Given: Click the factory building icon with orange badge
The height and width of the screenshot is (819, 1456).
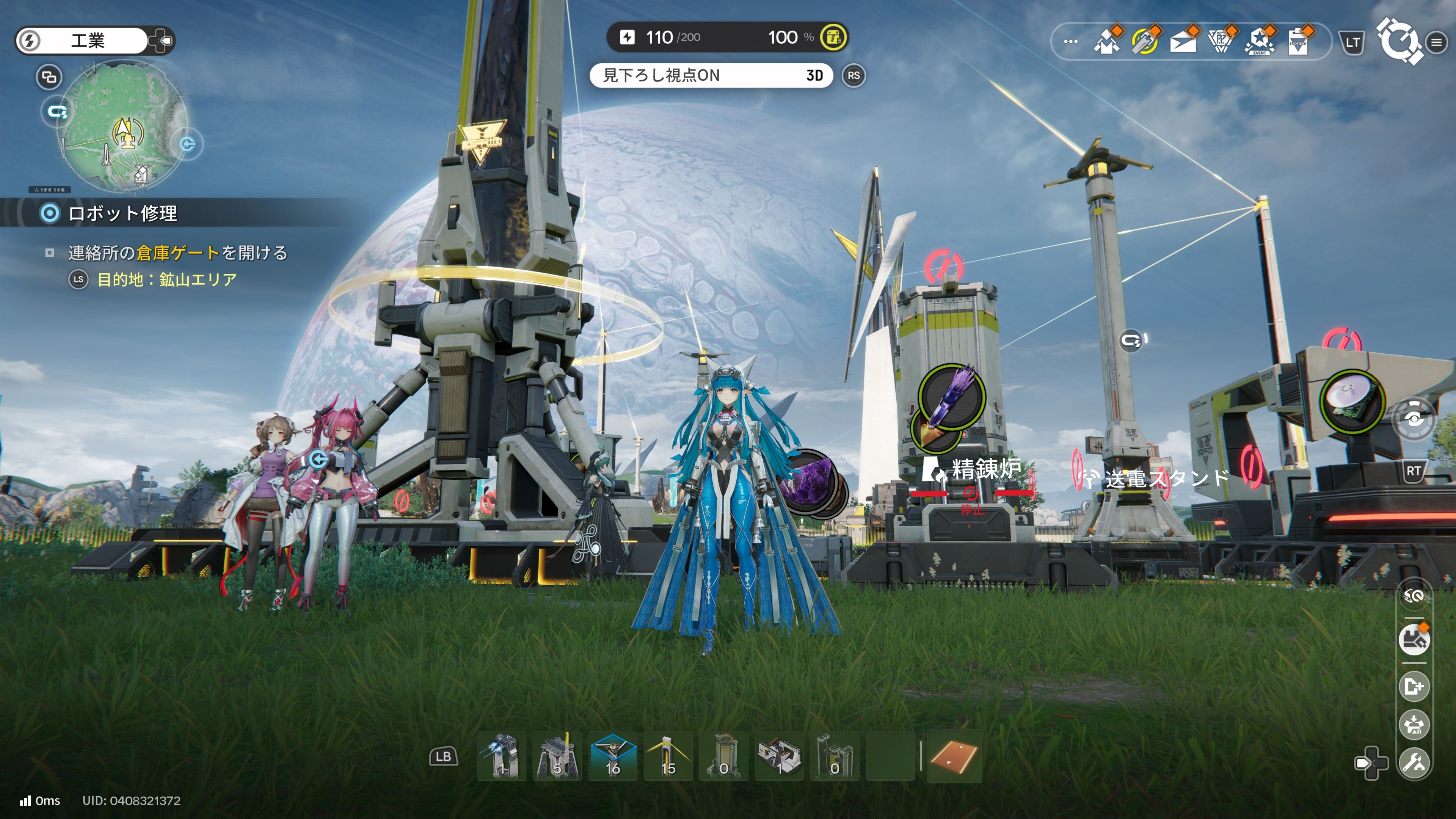Looking at the screenshot, I should pyautogui.click(x=1414, y=639).
